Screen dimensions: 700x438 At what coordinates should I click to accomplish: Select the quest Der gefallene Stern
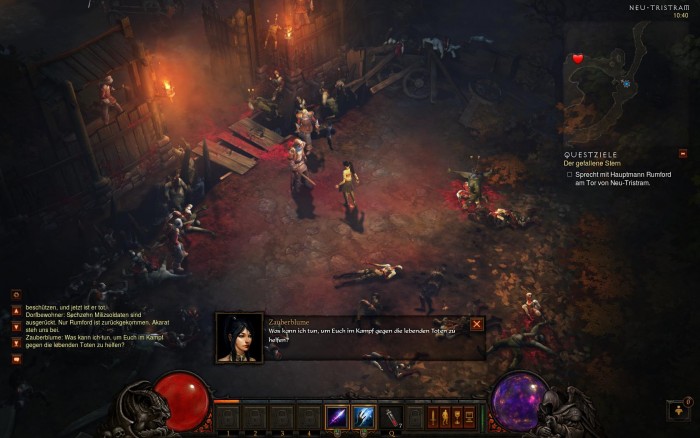click(x=592, y=163)
